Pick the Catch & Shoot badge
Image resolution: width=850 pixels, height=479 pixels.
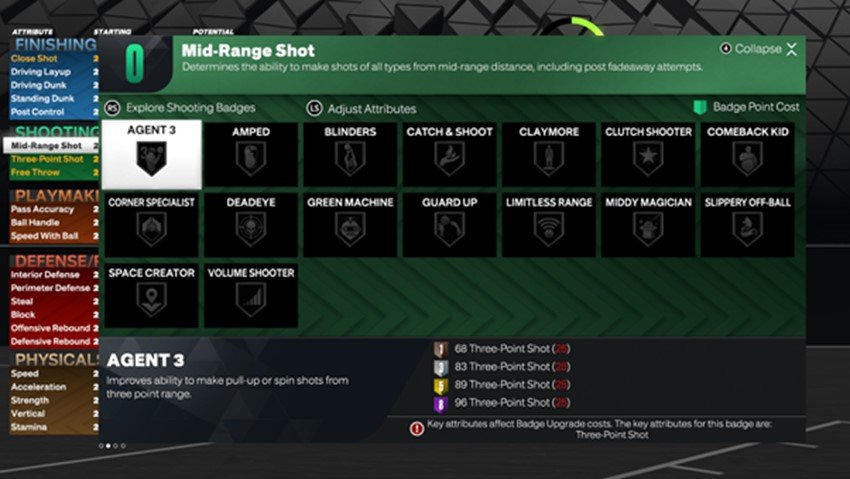coord(449,155)
